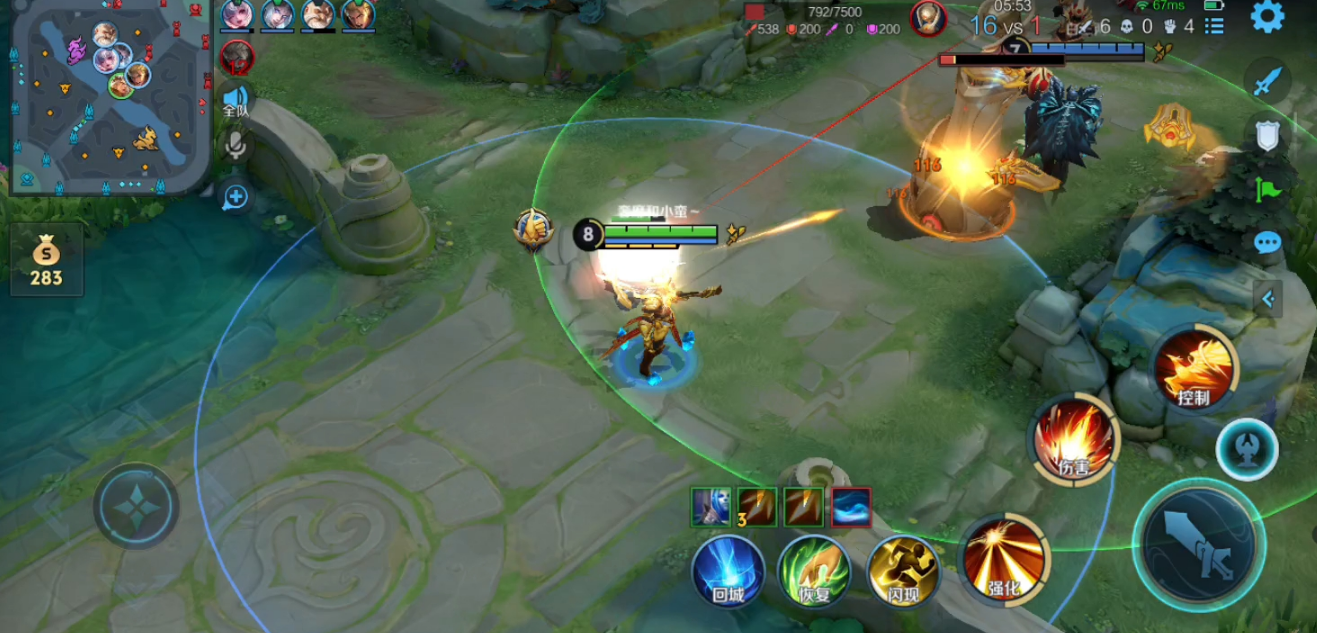Collapse the right-side panel arrow
Viewport: 1317px width, 633px height.
(1268, 298)
